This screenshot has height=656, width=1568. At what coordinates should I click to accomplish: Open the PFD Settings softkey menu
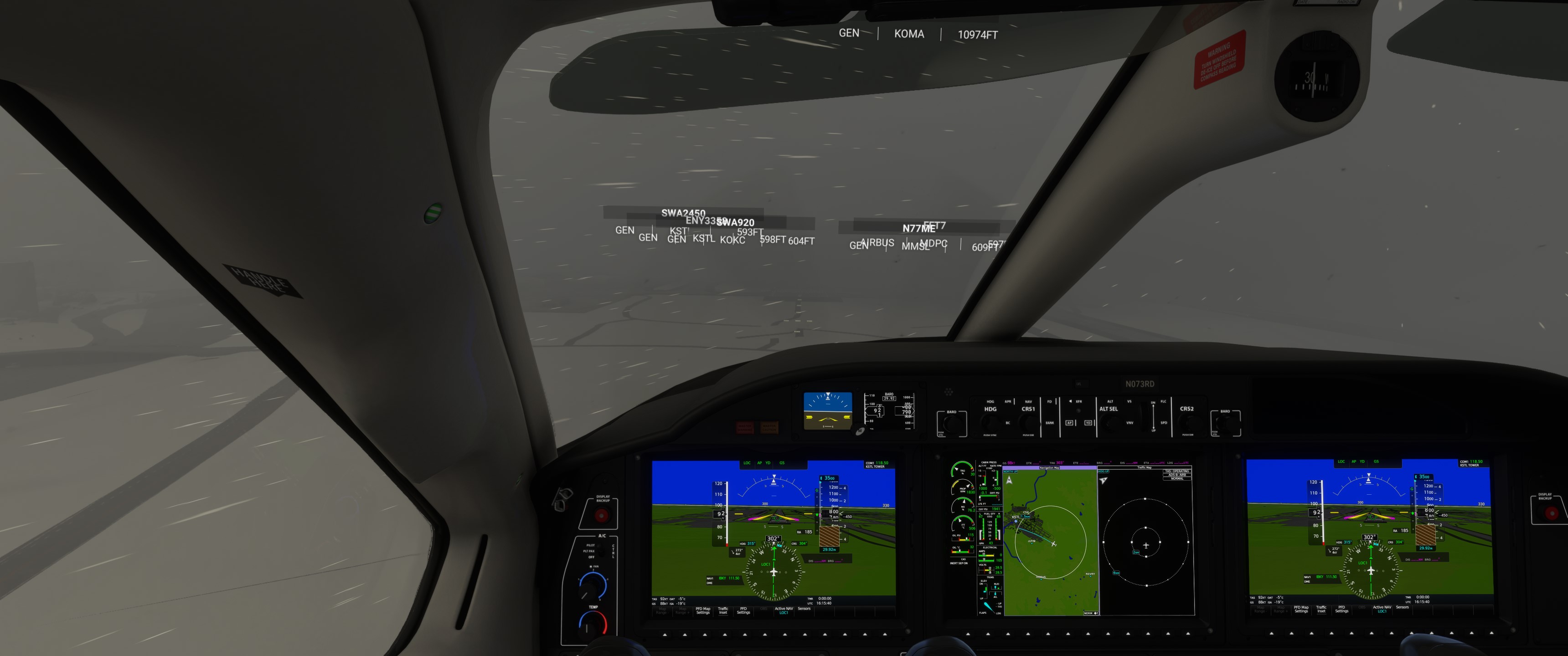point(744,610)
